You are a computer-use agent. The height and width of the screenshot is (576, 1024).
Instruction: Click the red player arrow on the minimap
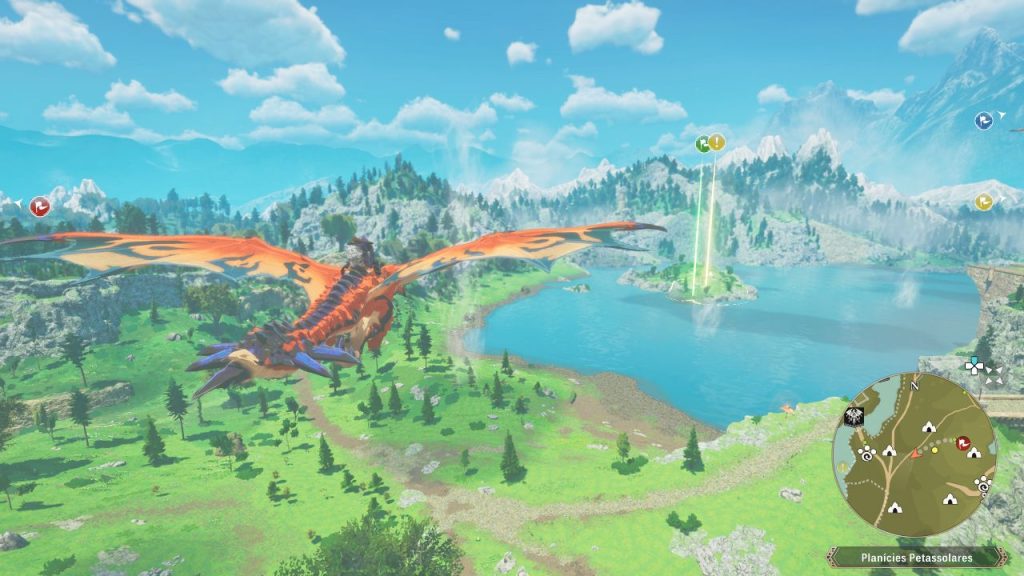tap(915, 453)
